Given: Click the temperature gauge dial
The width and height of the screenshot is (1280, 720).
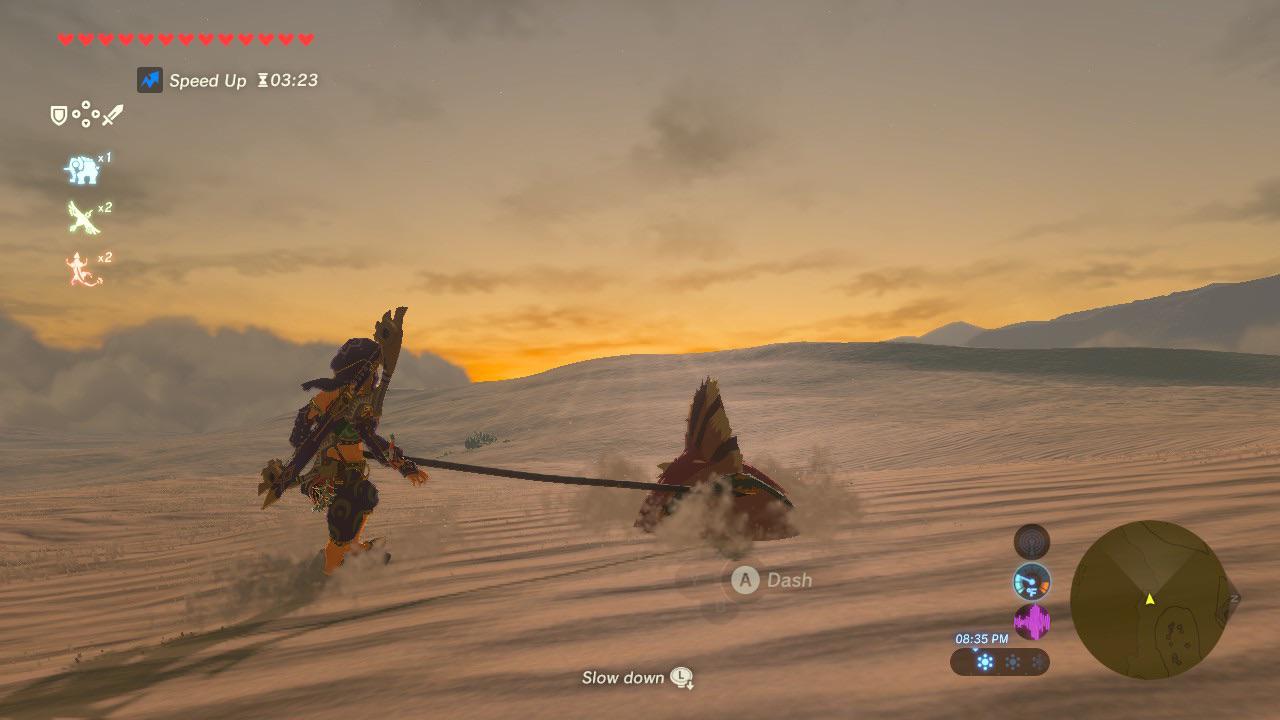Looking at the screenshot, I should click(x=1030, y=581).
